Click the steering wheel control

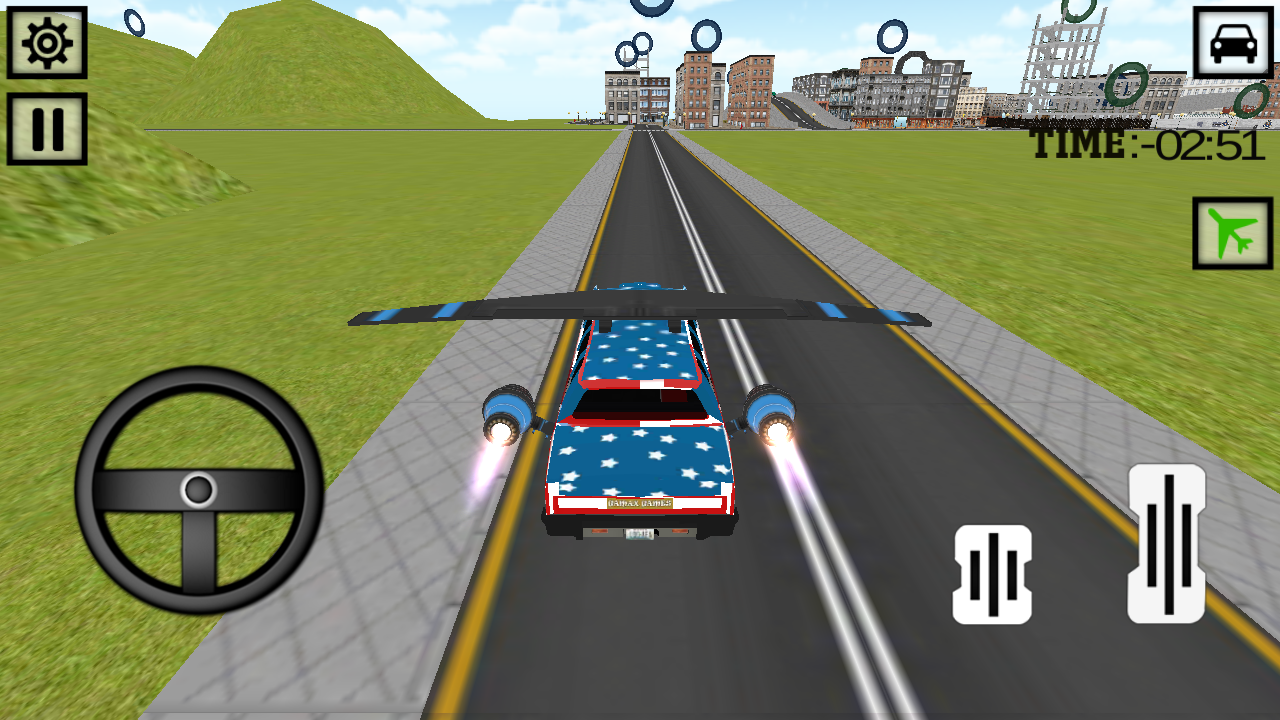tap(199, 490)
